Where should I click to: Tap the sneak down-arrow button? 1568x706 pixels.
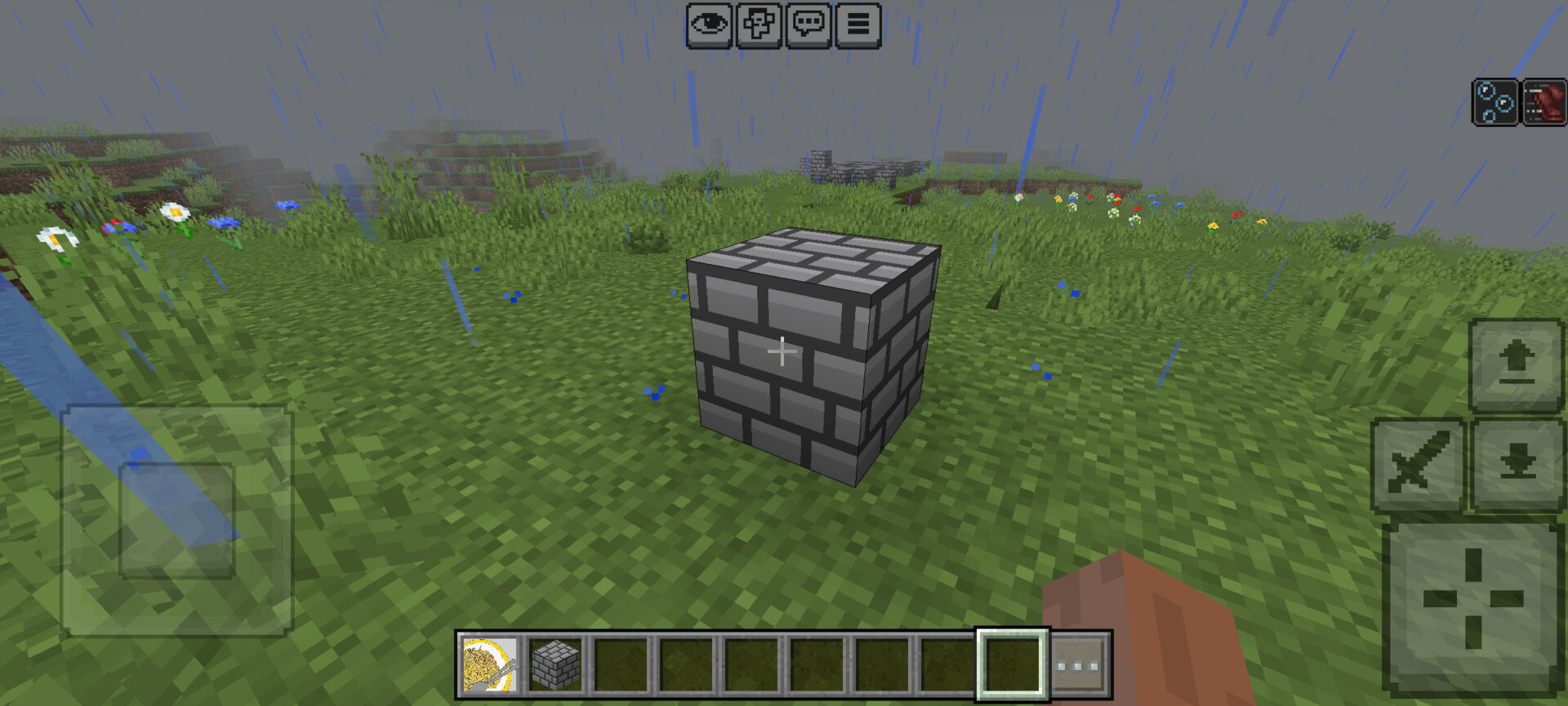click(1517, 464)
